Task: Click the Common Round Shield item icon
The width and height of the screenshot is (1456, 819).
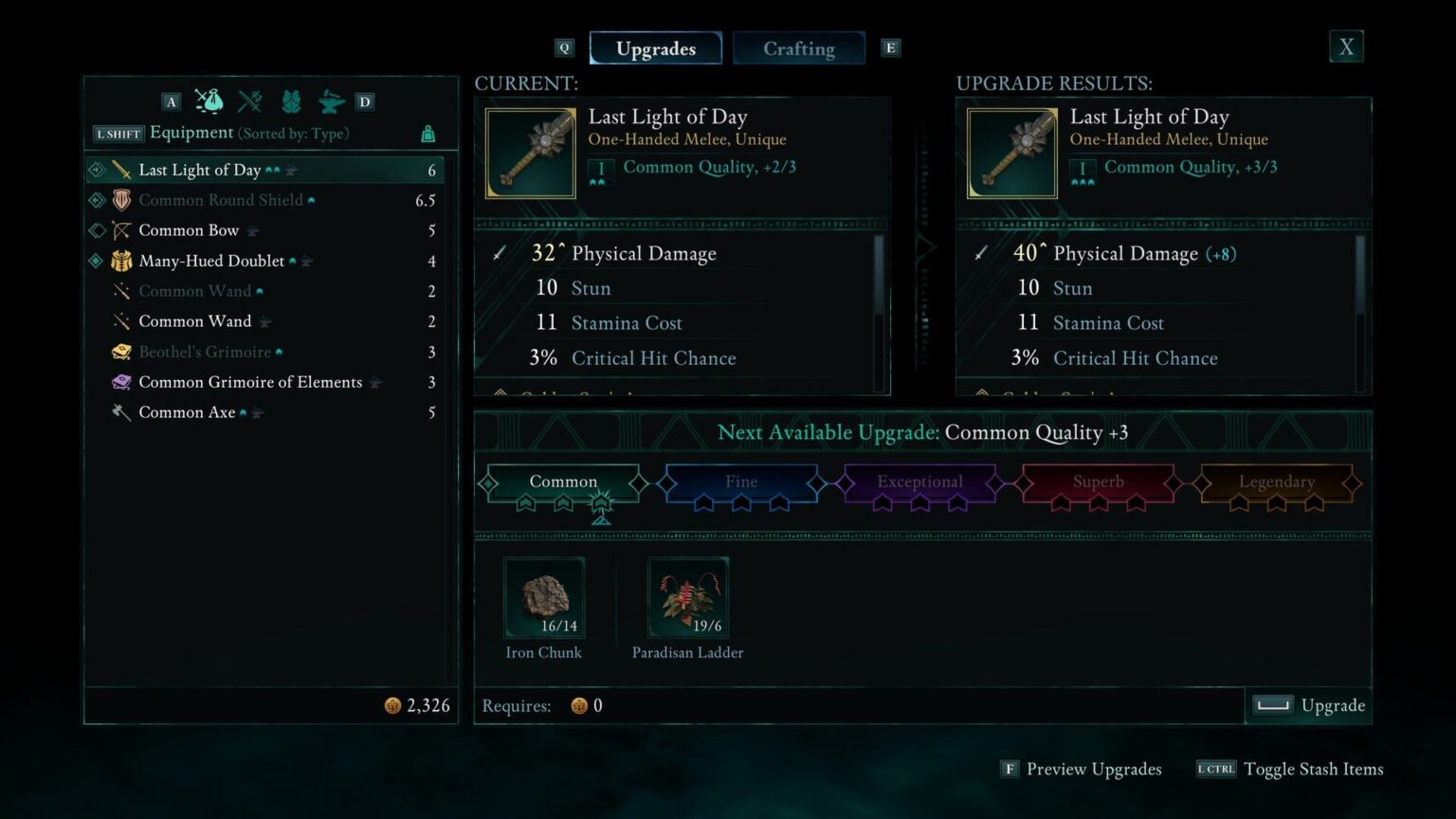Action: click(121, 199)
